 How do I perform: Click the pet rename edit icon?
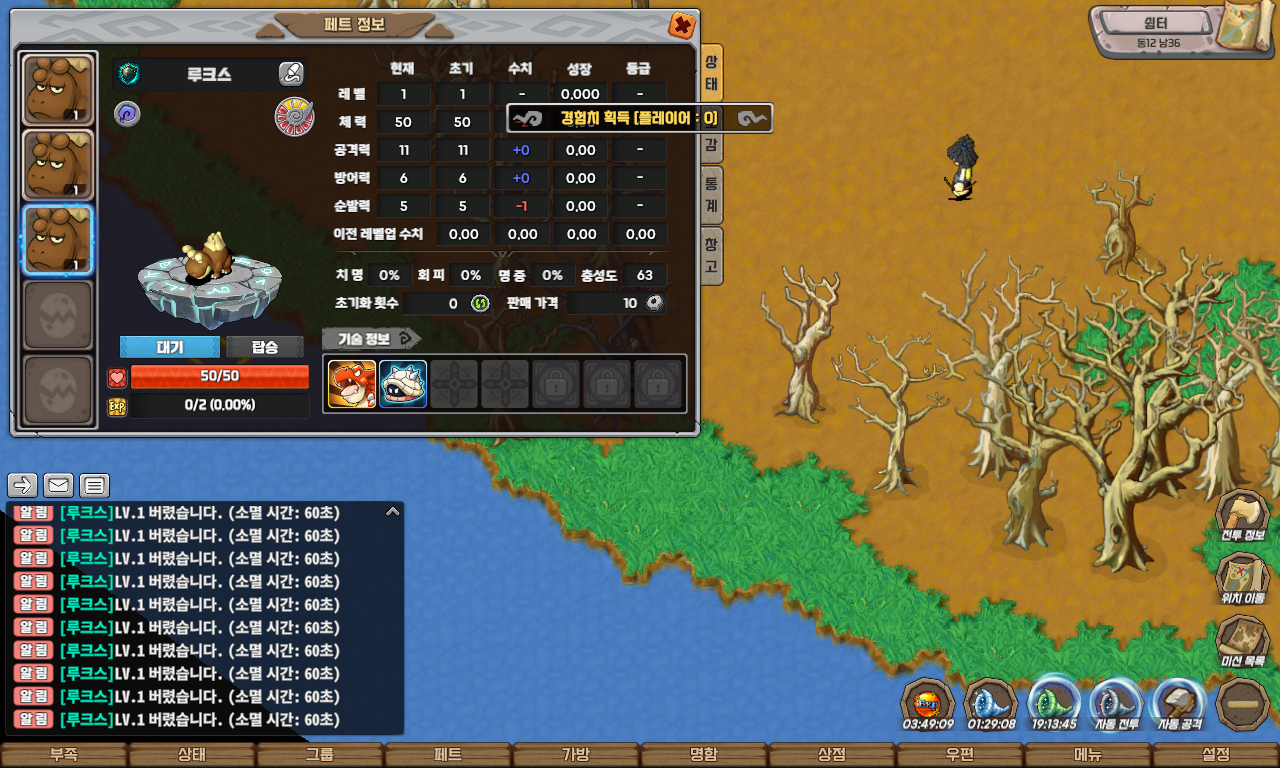(x=291, y=74)
